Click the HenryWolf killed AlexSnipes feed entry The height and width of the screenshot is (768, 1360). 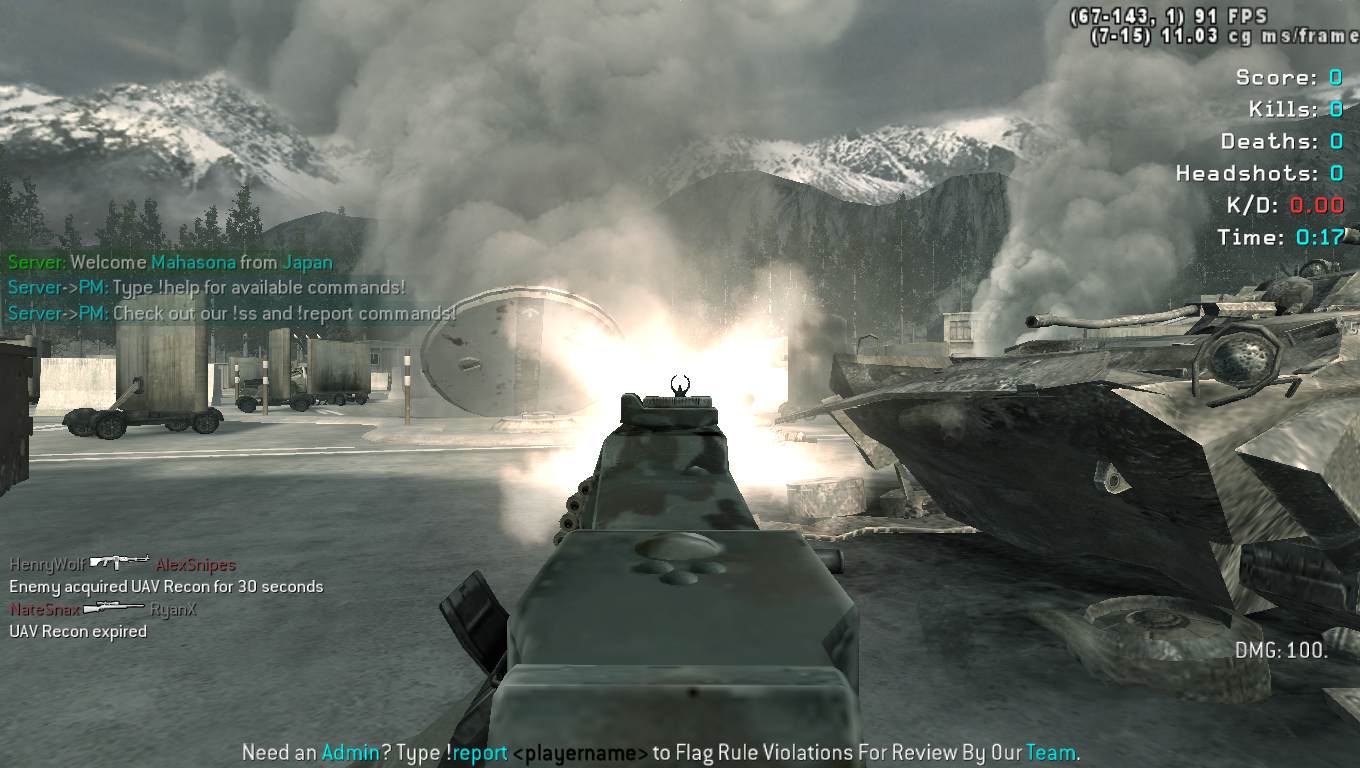point(122,564)
